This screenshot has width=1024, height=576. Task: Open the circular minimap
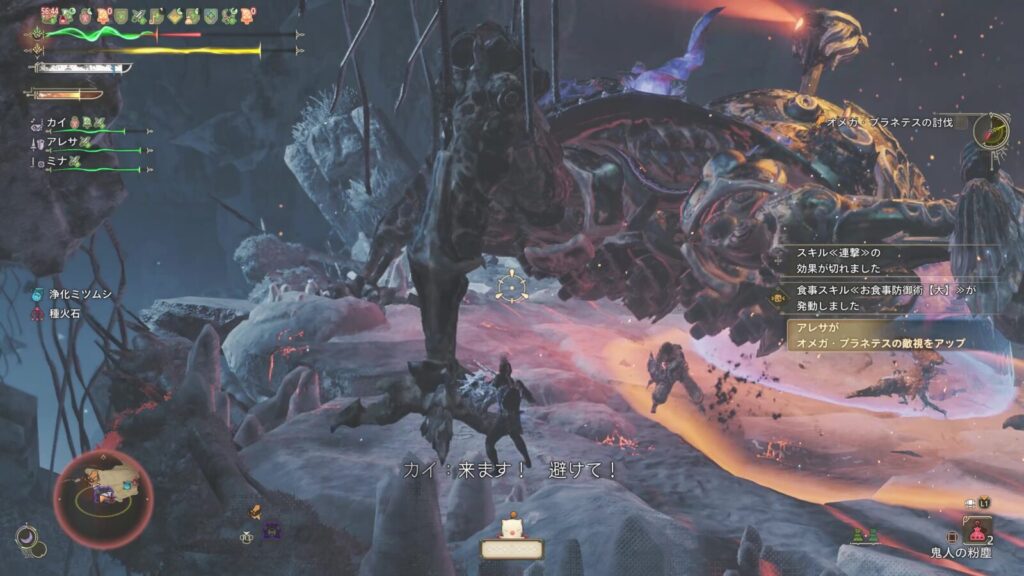pos(103,498)
